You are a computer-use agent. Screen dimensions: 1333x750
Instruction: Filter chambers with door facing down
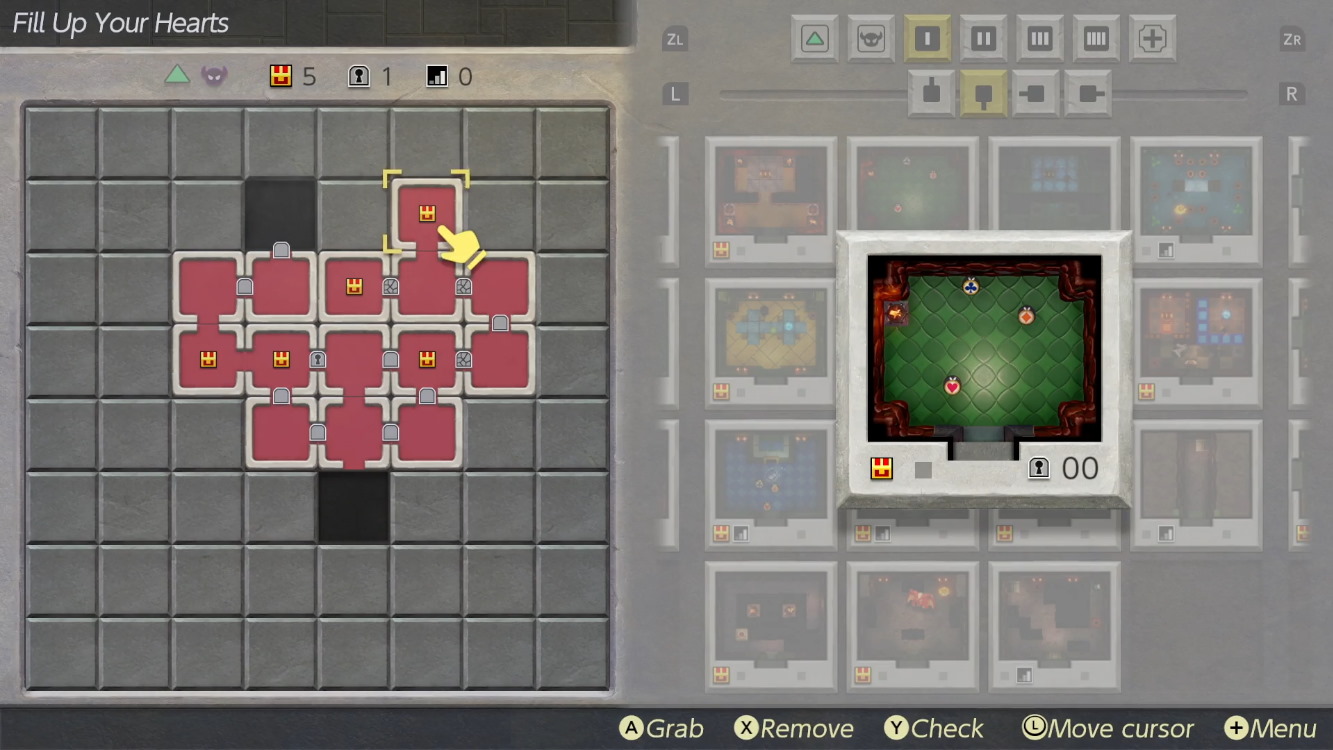point(983,94)
